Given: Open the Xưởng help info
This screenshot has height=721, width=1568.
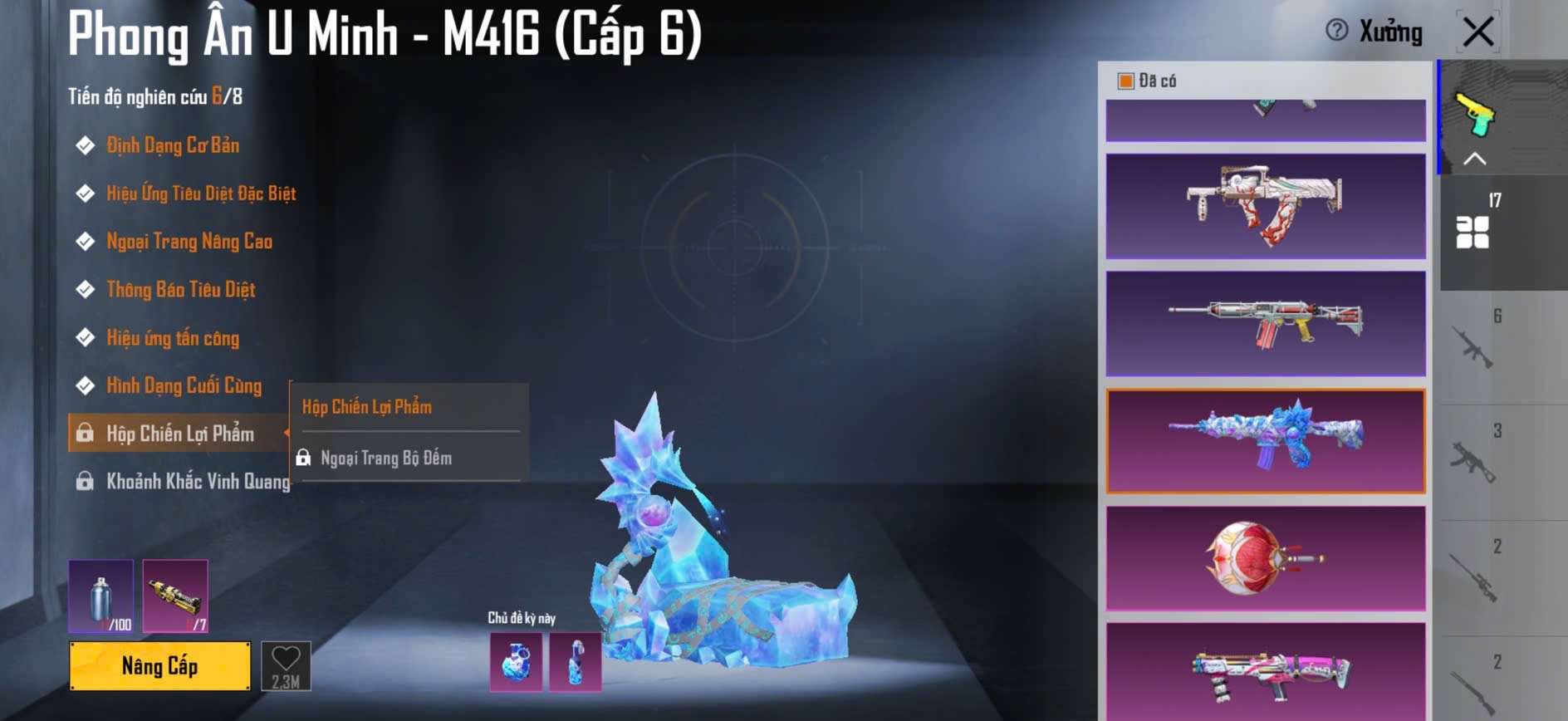Looking at the screenshot, I should point(1336,31).
